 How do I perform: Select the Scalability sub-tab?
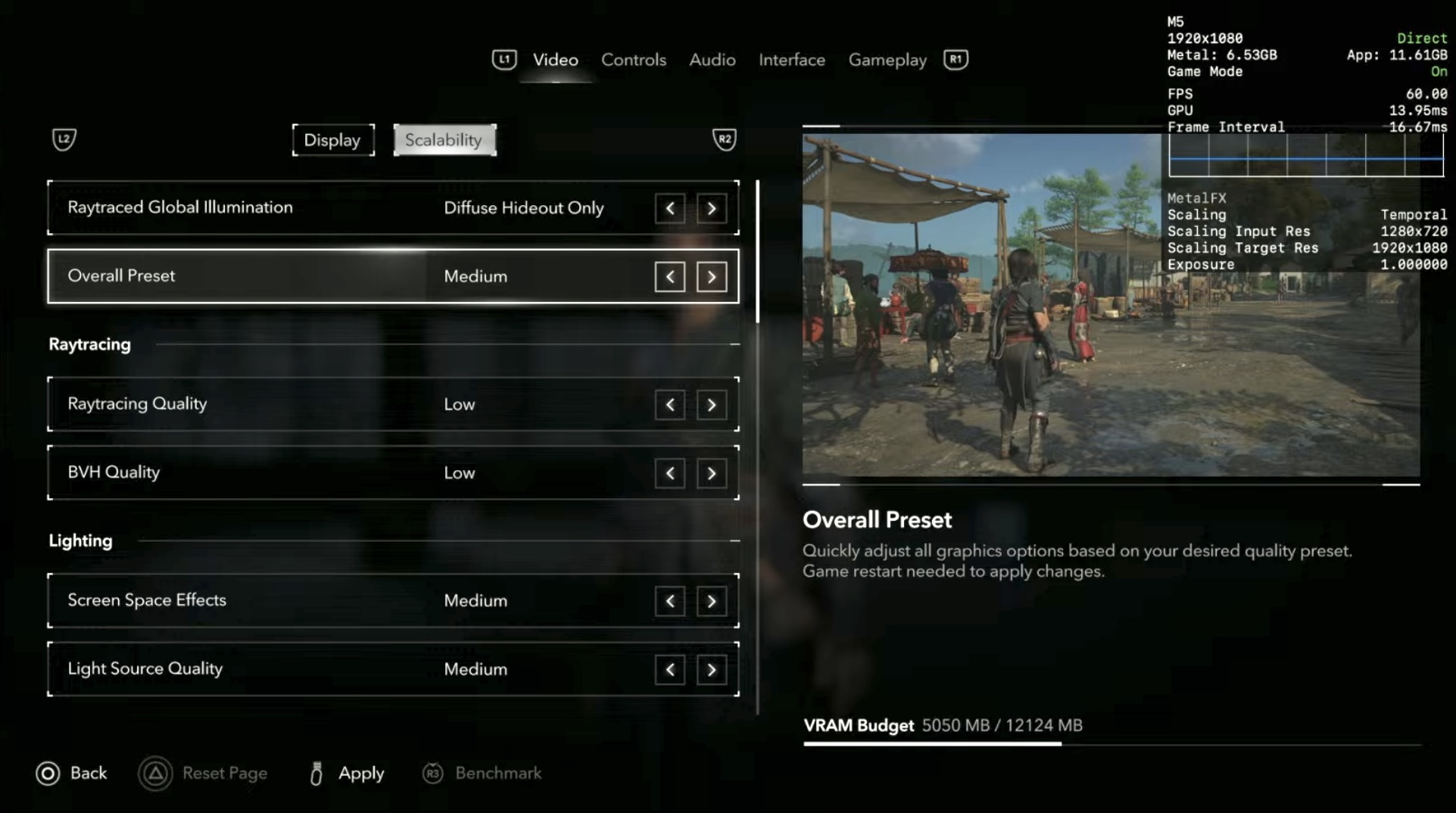[444, 140]
